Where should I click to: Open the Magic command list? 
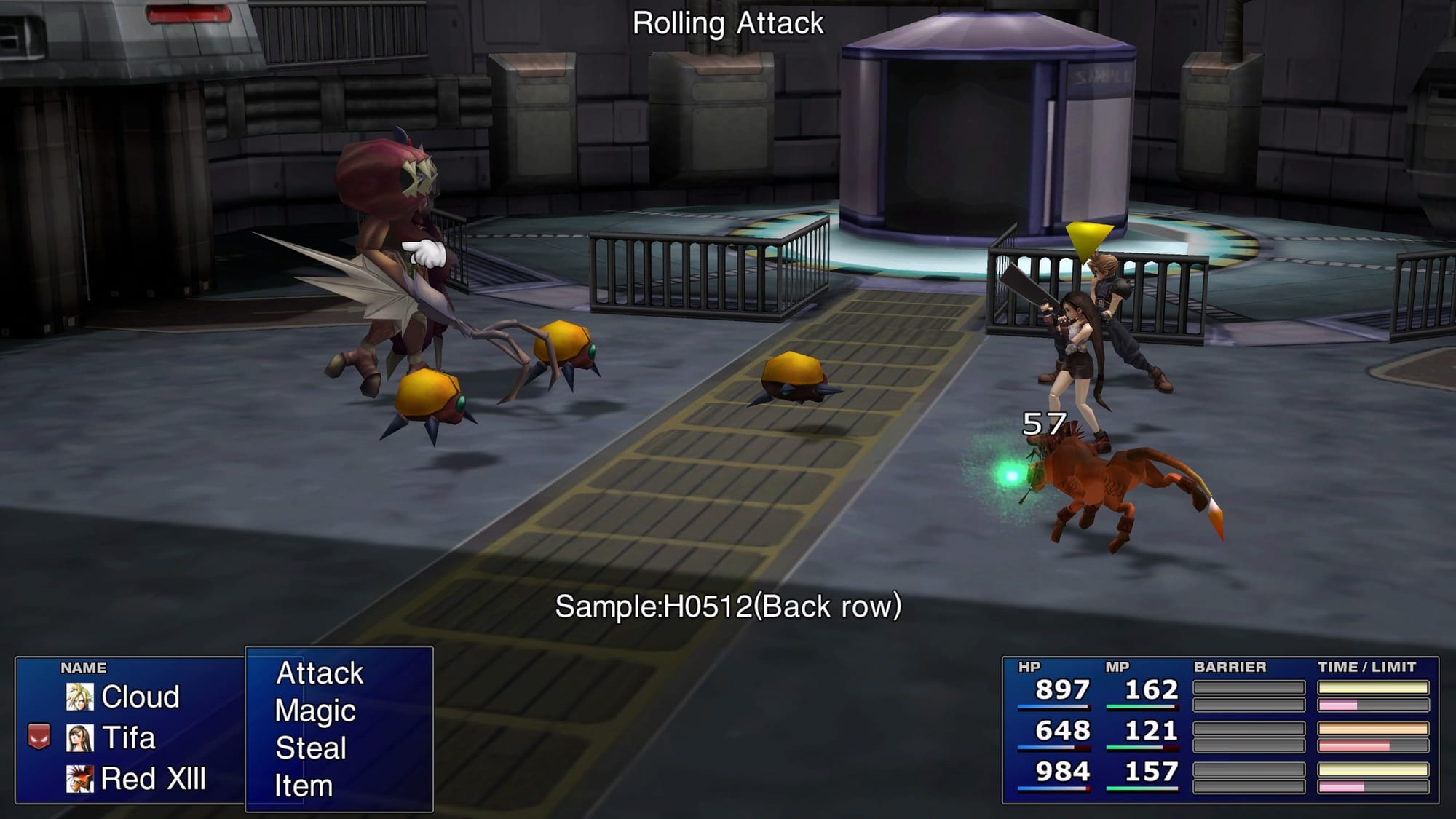pos(315,711)
